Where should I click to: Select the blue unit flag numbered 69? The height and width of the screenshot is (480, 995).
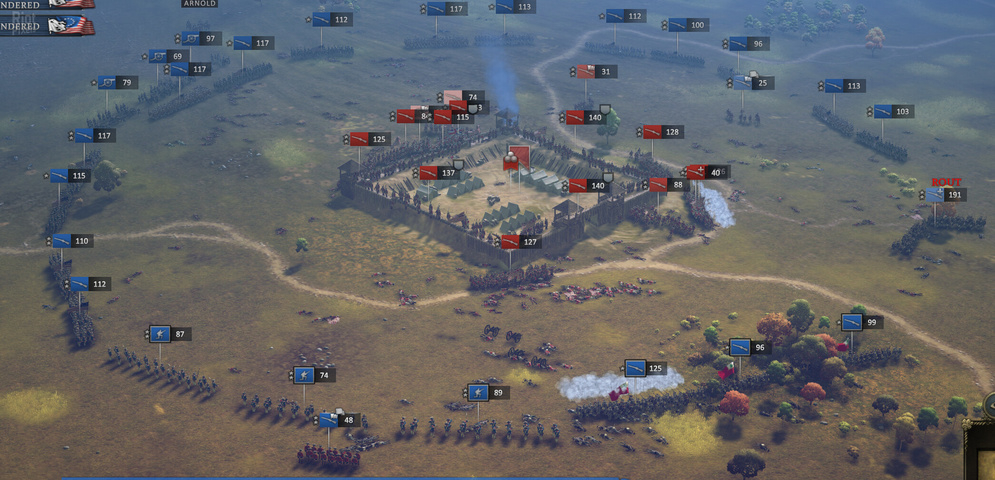click(159, 57)
